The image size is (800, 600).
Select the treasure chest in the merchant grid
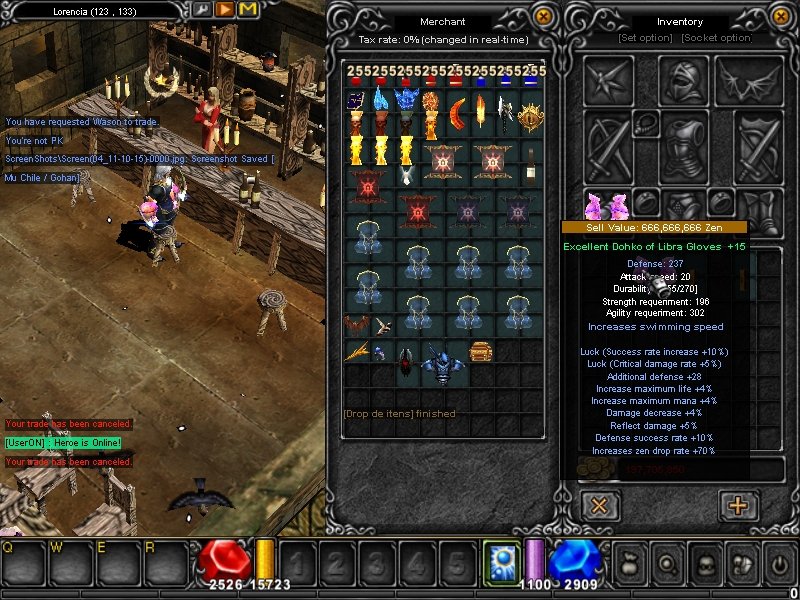[481, 352]
